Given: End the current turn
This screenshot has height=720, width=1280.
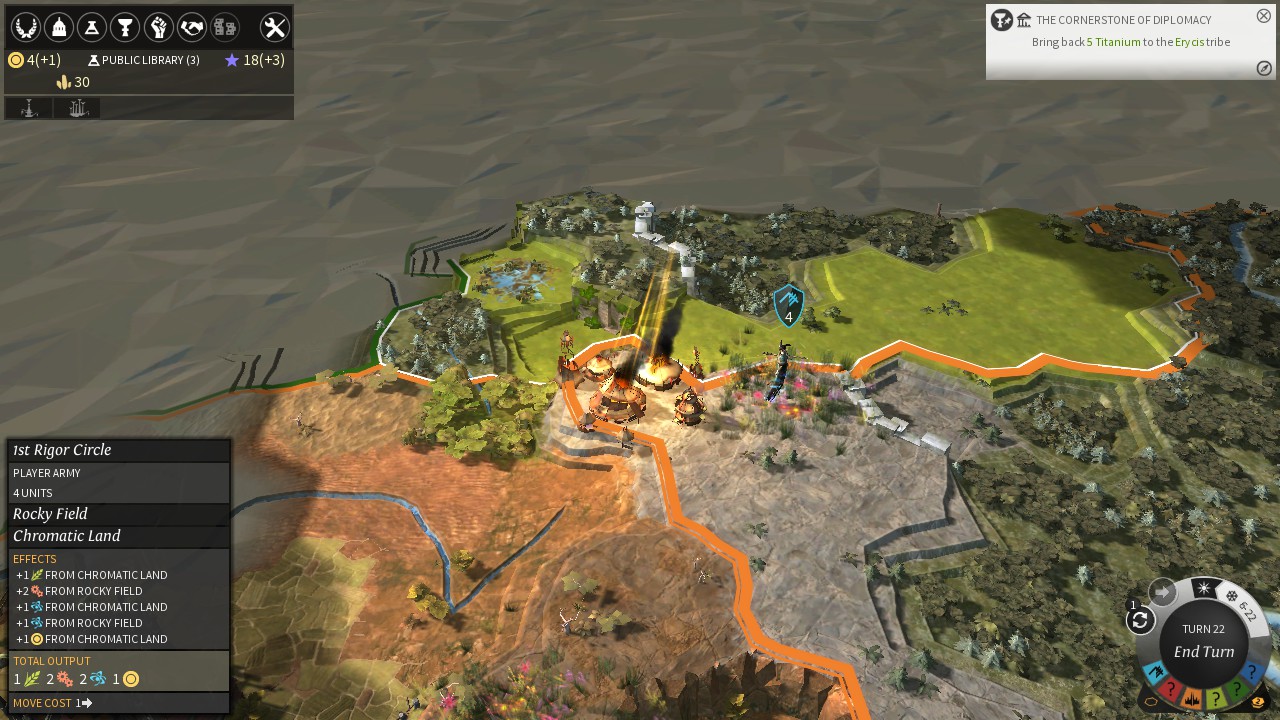Looking at the screenshot, I should pyautogui.click(x=1203, y=651).
